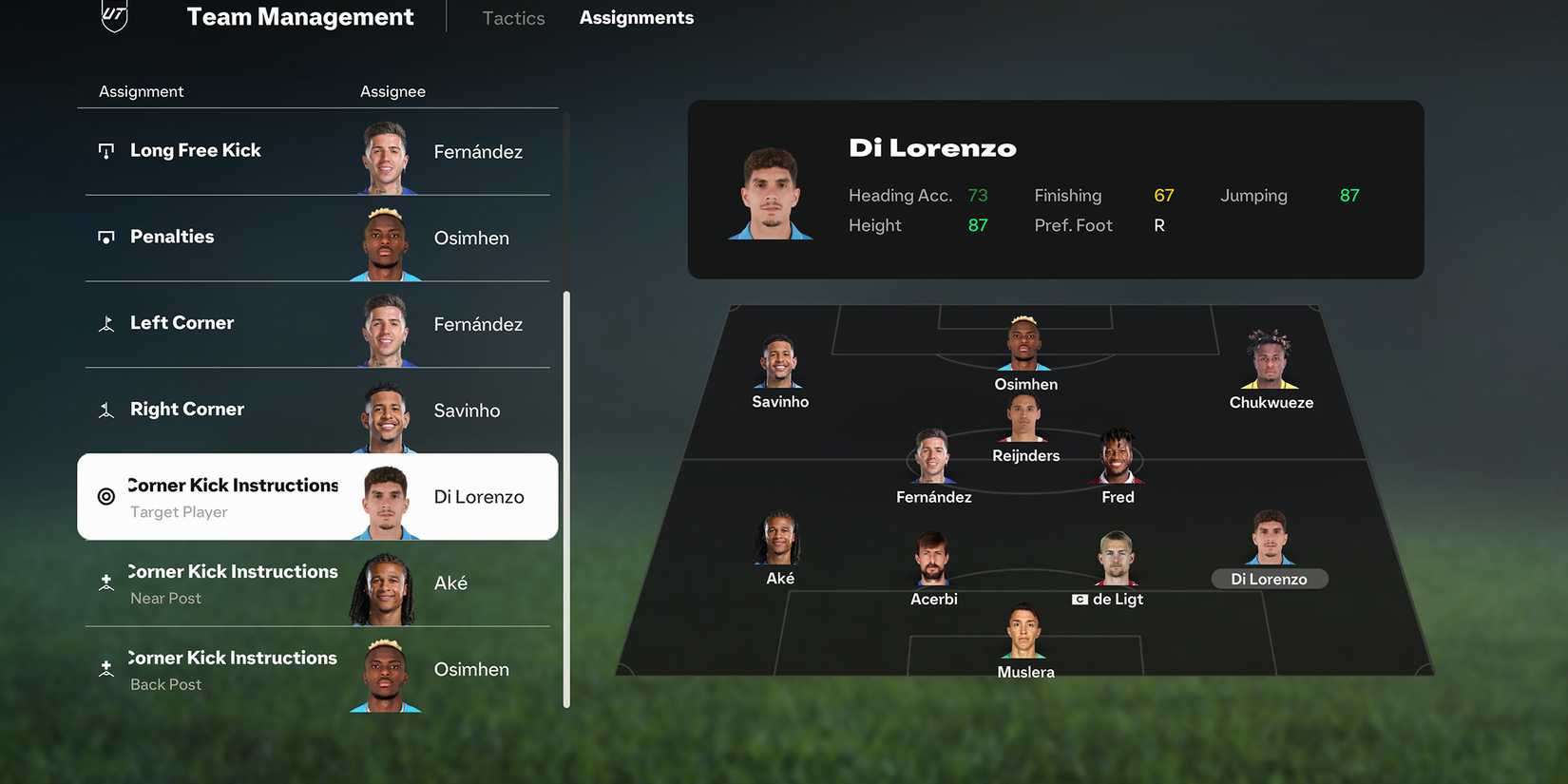Click the Assignee column header

point(392,91)
